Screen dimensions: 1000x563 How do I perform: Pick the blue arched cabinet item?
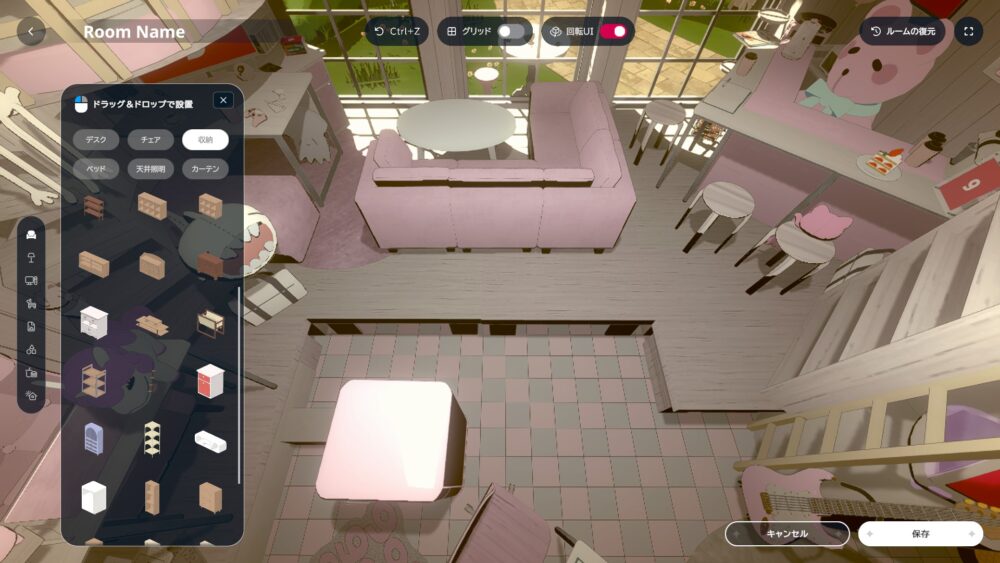pyautogui.click(x=93, y=438)
